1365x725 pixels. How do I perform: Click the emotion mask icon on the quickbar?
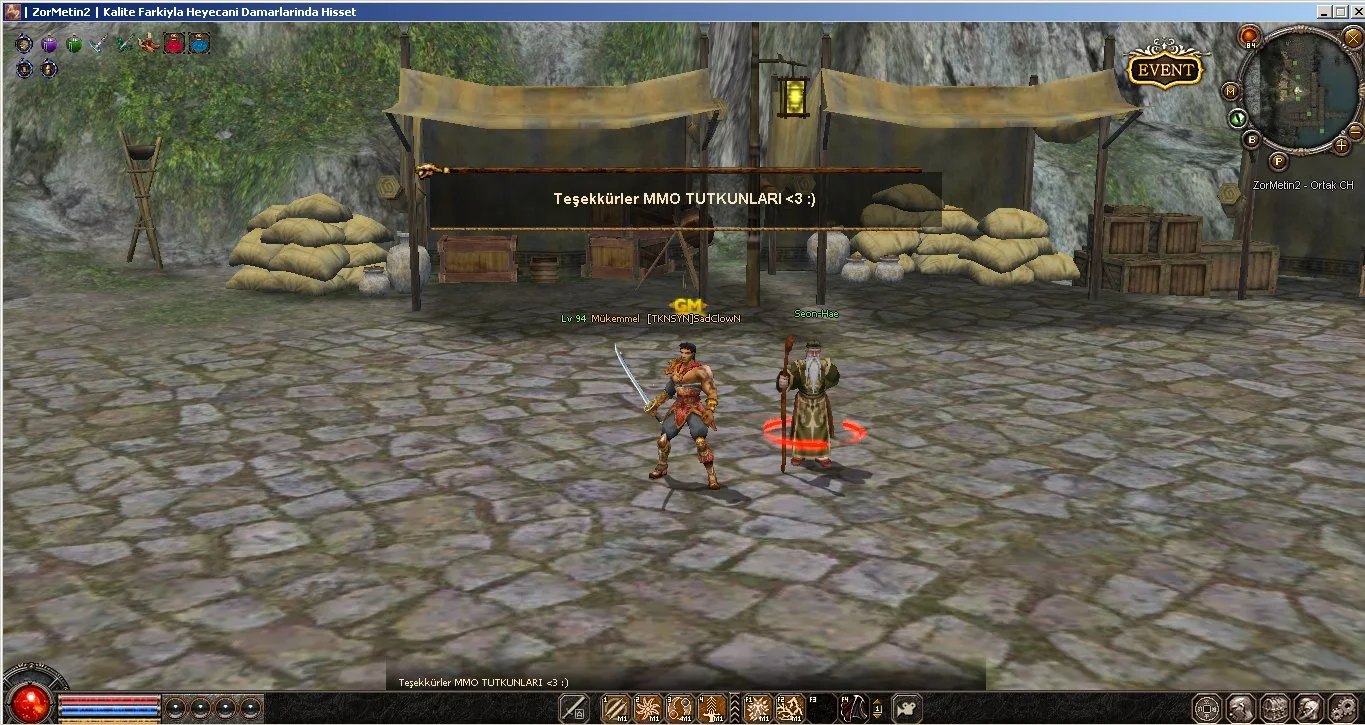906,708
